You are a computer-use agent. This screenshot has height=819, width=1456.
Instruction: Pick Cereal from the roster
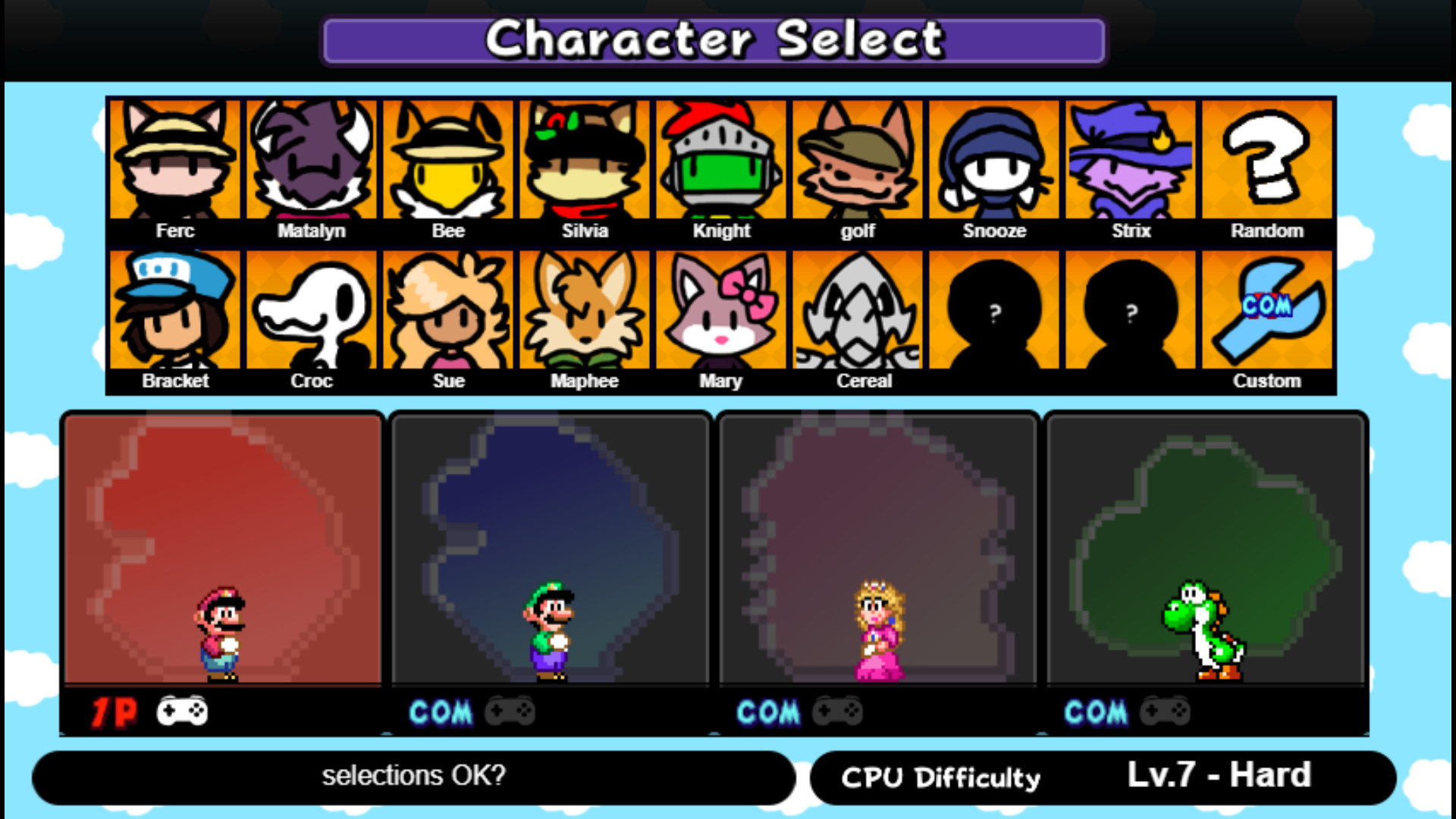click(x=858, y=311)
